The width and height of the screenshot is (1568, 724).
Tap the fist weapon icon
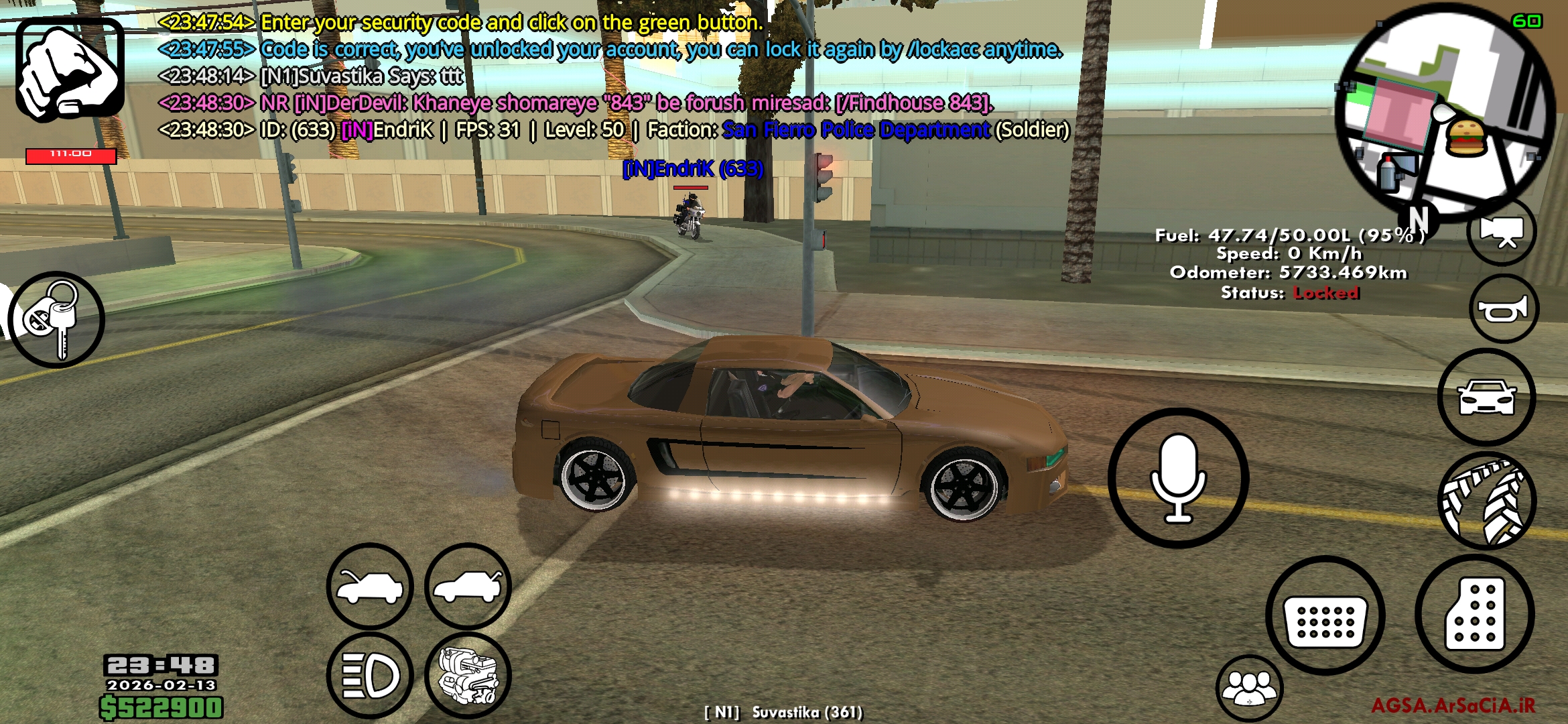coord(70,70)
